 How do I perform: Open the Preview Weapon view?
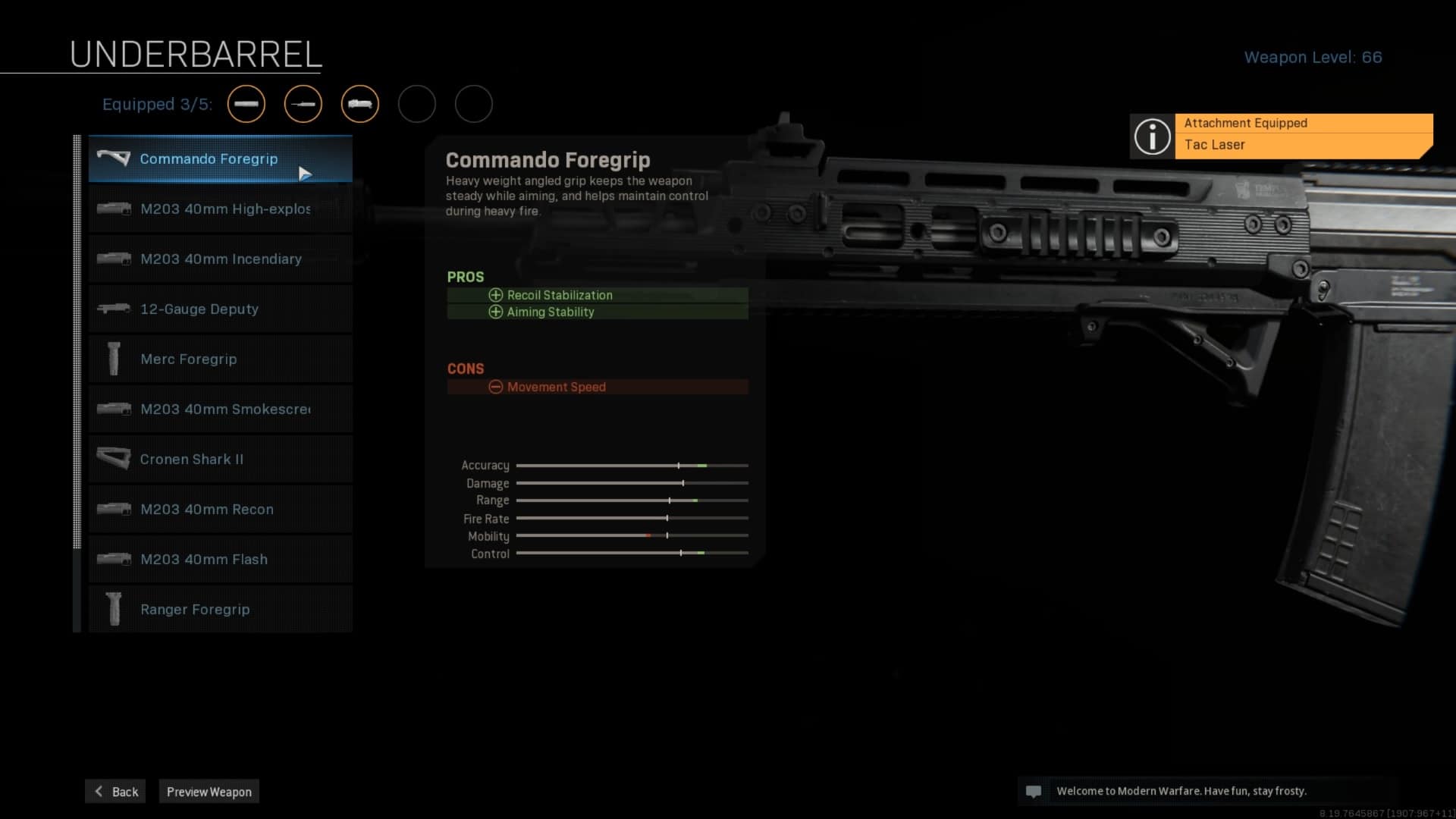point(209,792)
